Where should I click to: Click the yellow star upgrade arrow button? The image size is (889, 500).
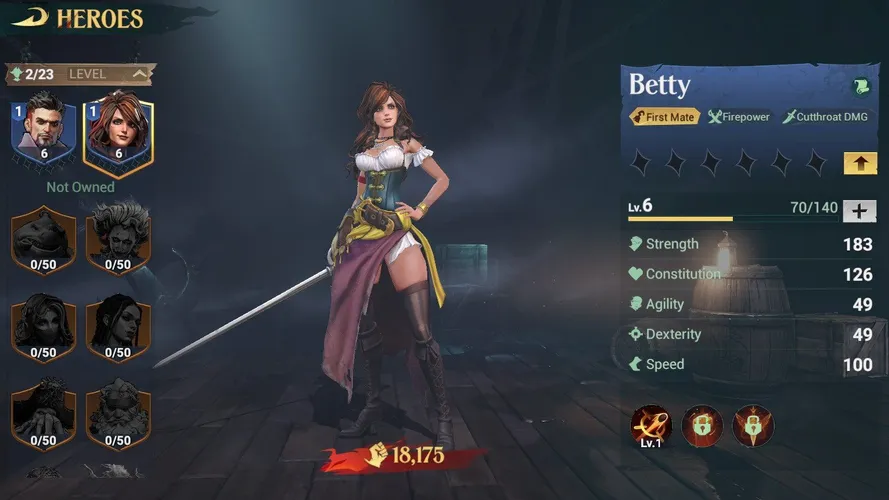pyautogui.click(x=860, y=162)
